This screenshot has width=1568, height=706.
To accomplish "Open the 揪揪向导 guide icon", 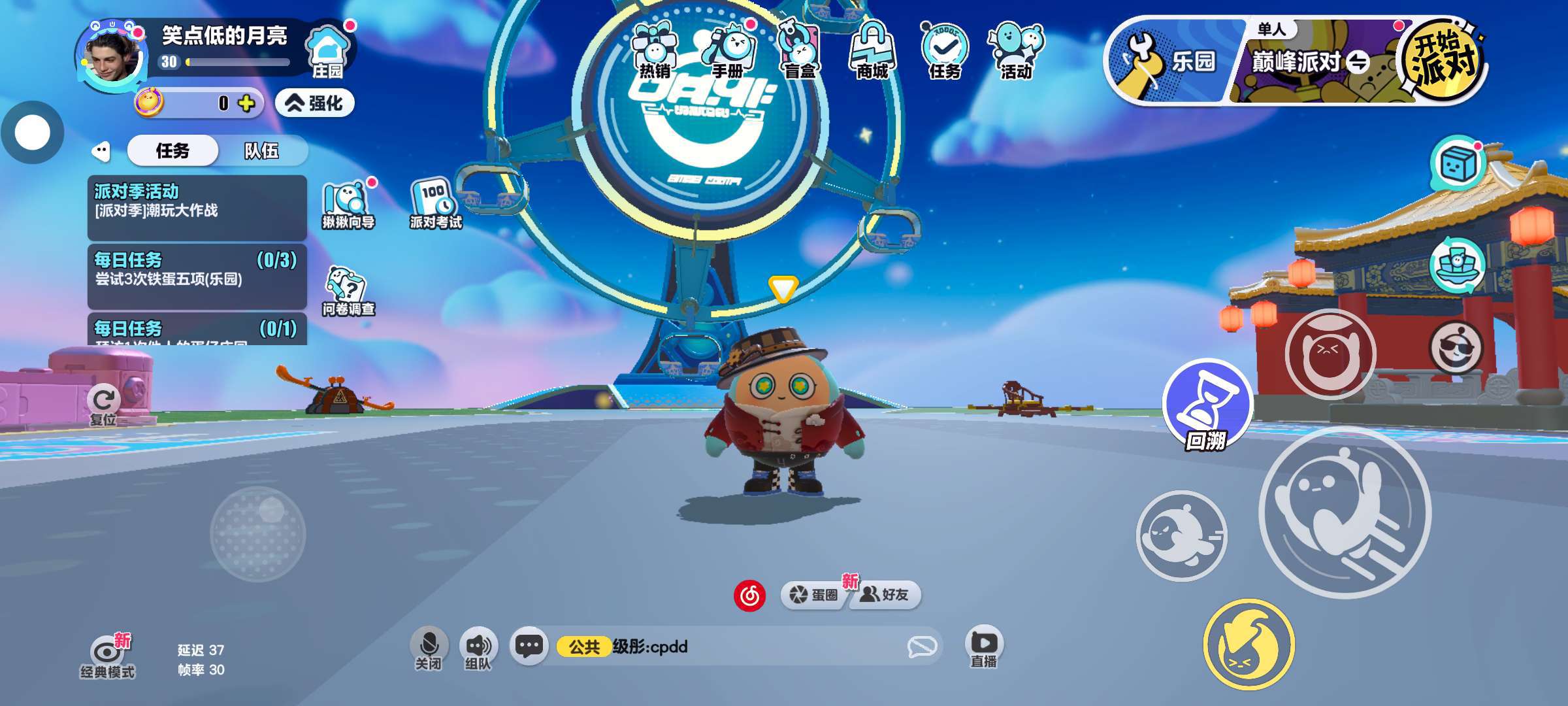I will point(348,204).
